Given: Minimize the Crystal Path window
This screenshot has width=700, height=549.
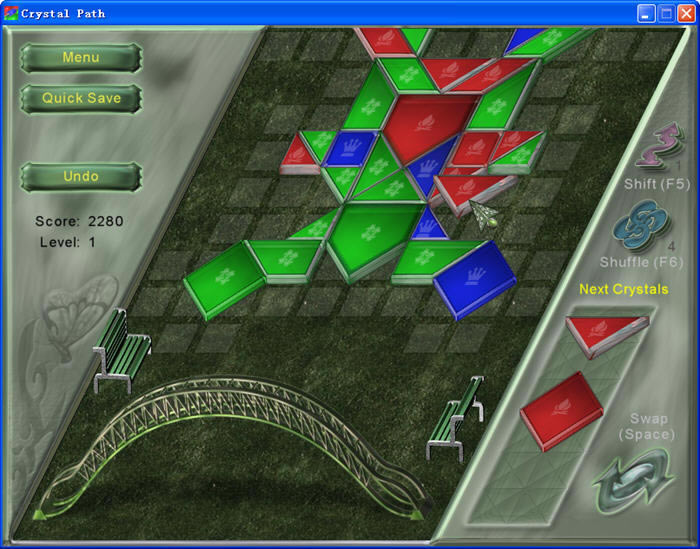Looking at the screenshot, I should click(x=646, y=13).
